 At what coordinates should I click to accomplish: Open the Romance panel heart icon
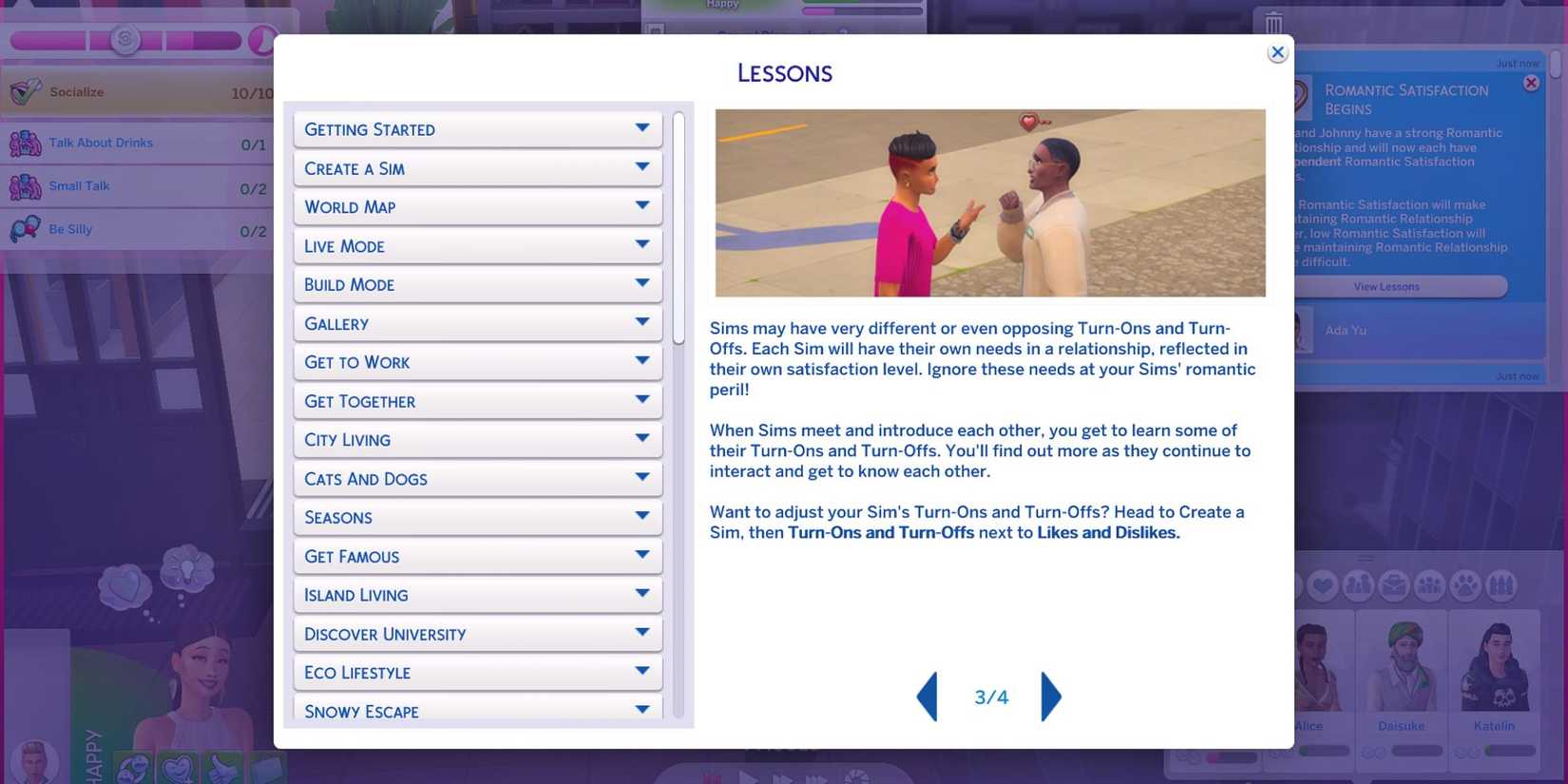point(1323,584)
